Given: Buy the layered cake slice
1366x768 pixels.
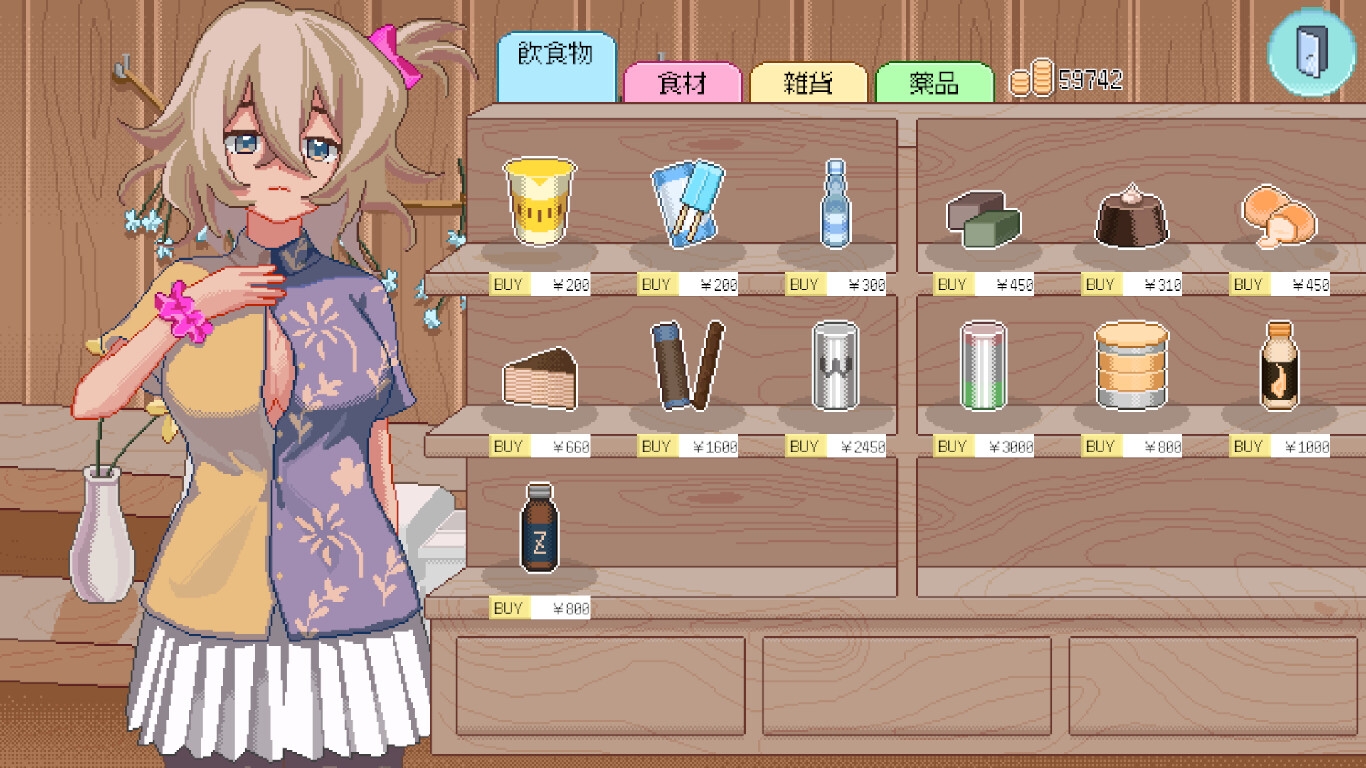Looking at the screenshot, I should point(508,447).
